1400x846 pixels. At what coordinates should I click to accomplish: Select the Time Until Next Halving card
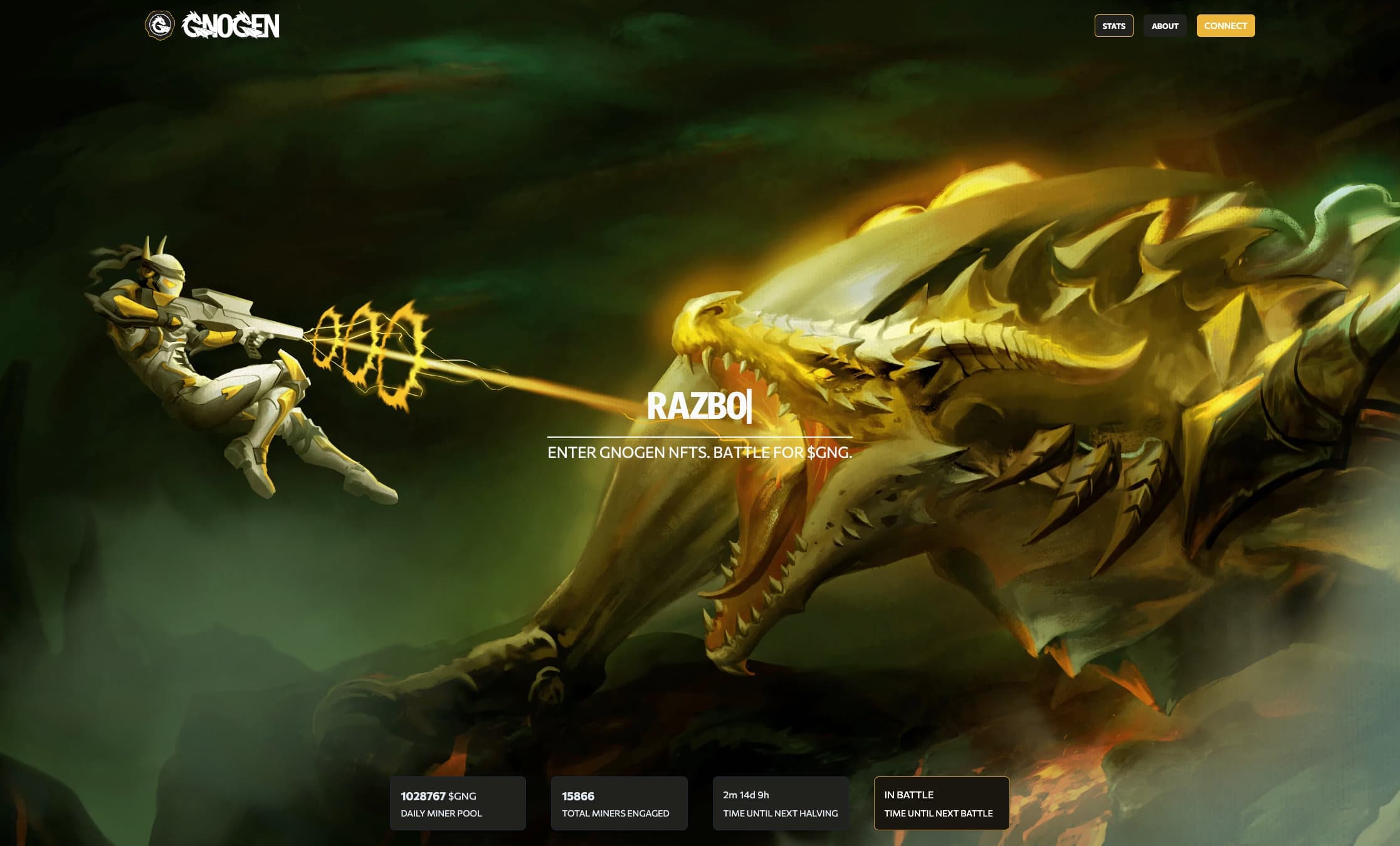coord(781,803)
